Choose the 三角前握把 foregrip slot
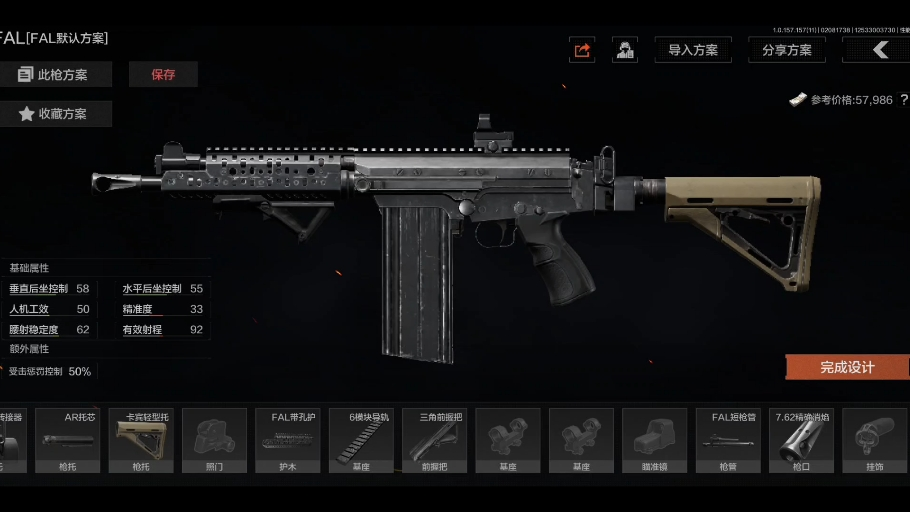Viewport: 910px width, 512px height. (434, 440)
